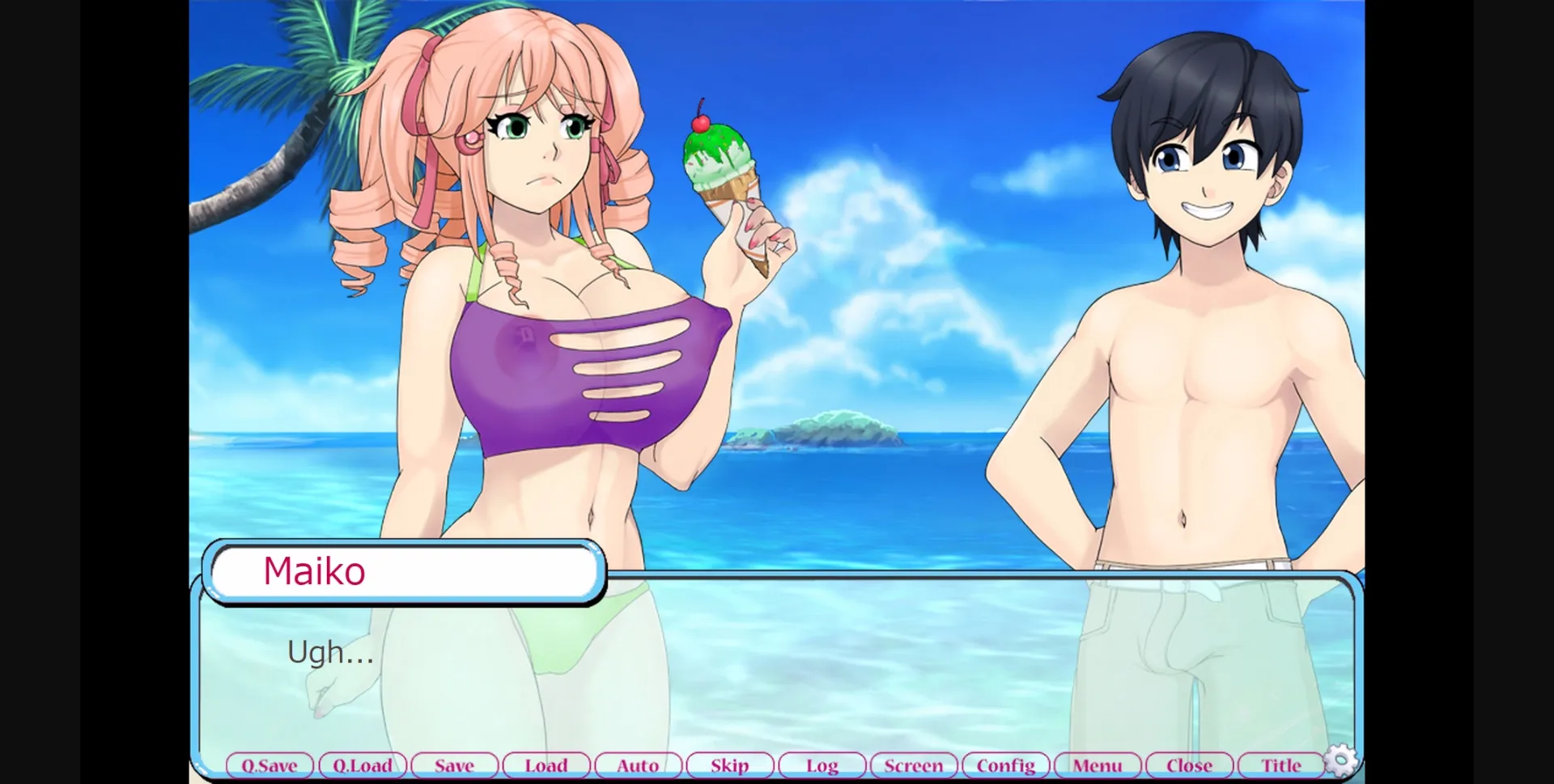Return to the Title screen
This screenshot has height=784, width=1554.
coord(1281,765)
